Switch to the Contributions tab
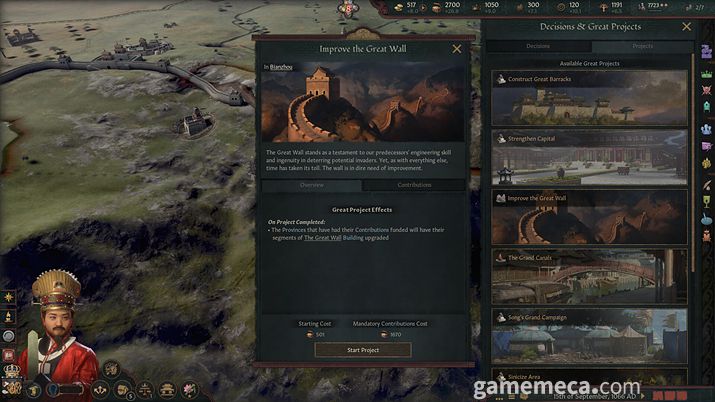The width and height of the screenshot is (715, 402). coord(414,185)
